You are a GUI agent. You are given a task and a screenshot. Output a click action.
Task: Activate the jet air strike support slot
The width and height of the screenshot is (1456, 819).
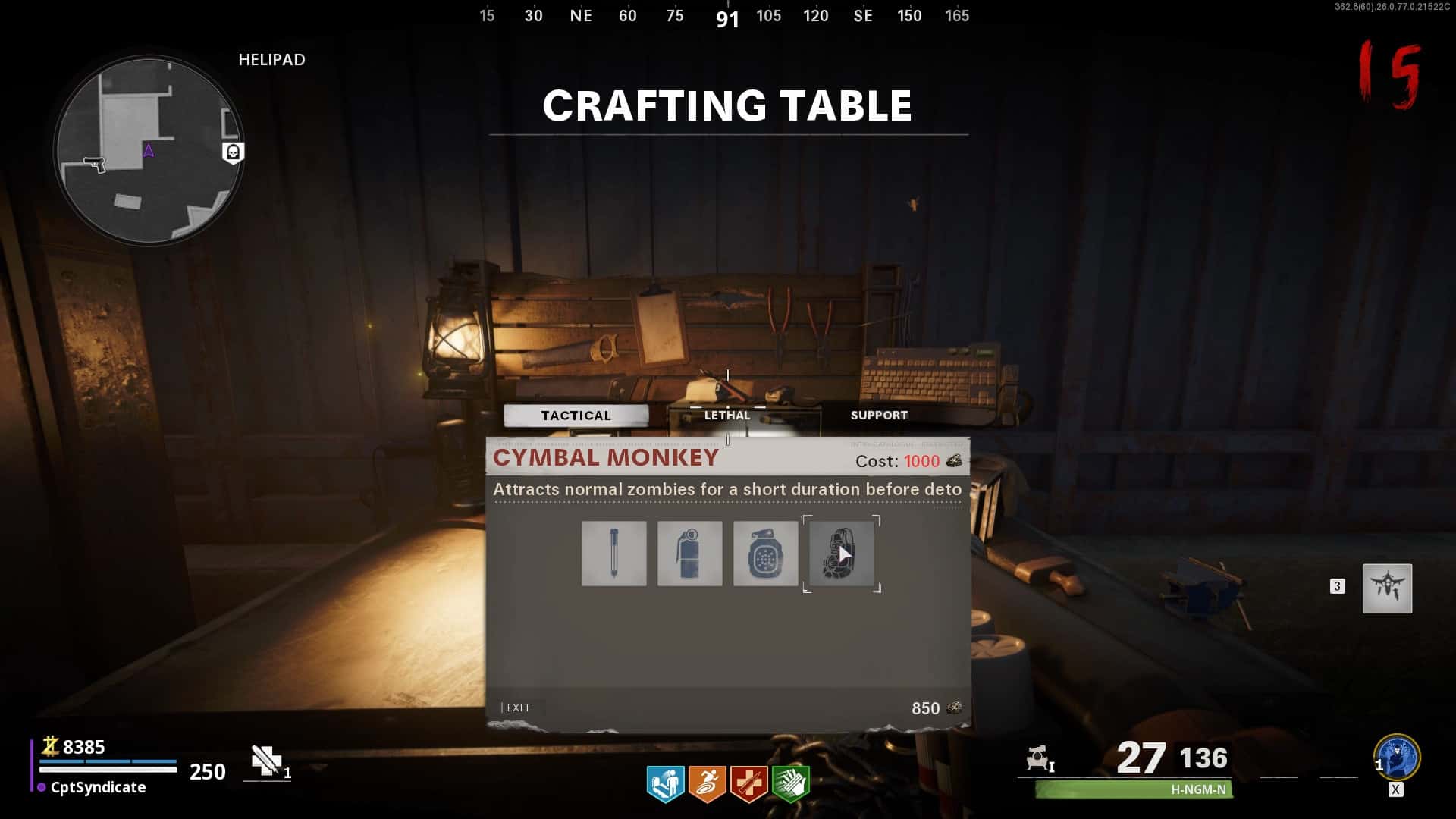(x=1387, y=588)
